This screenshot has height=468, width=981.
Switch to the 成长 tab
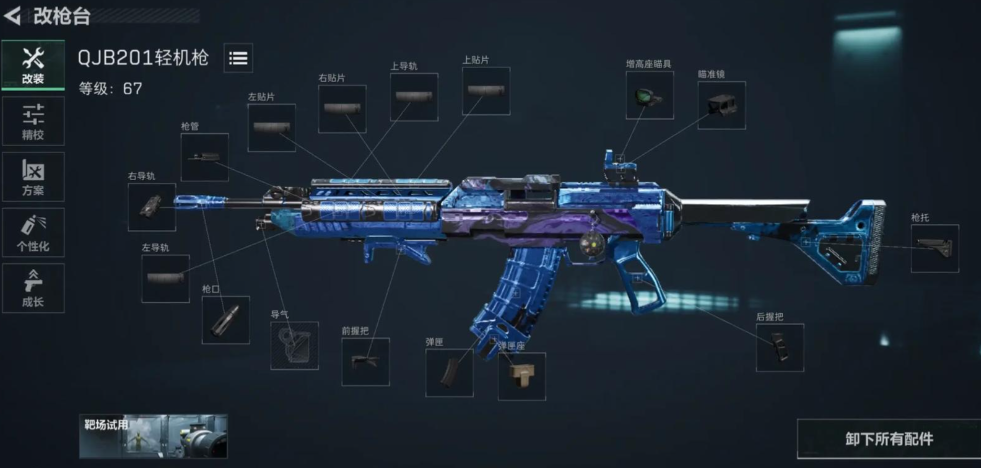[x=33, y=288]
